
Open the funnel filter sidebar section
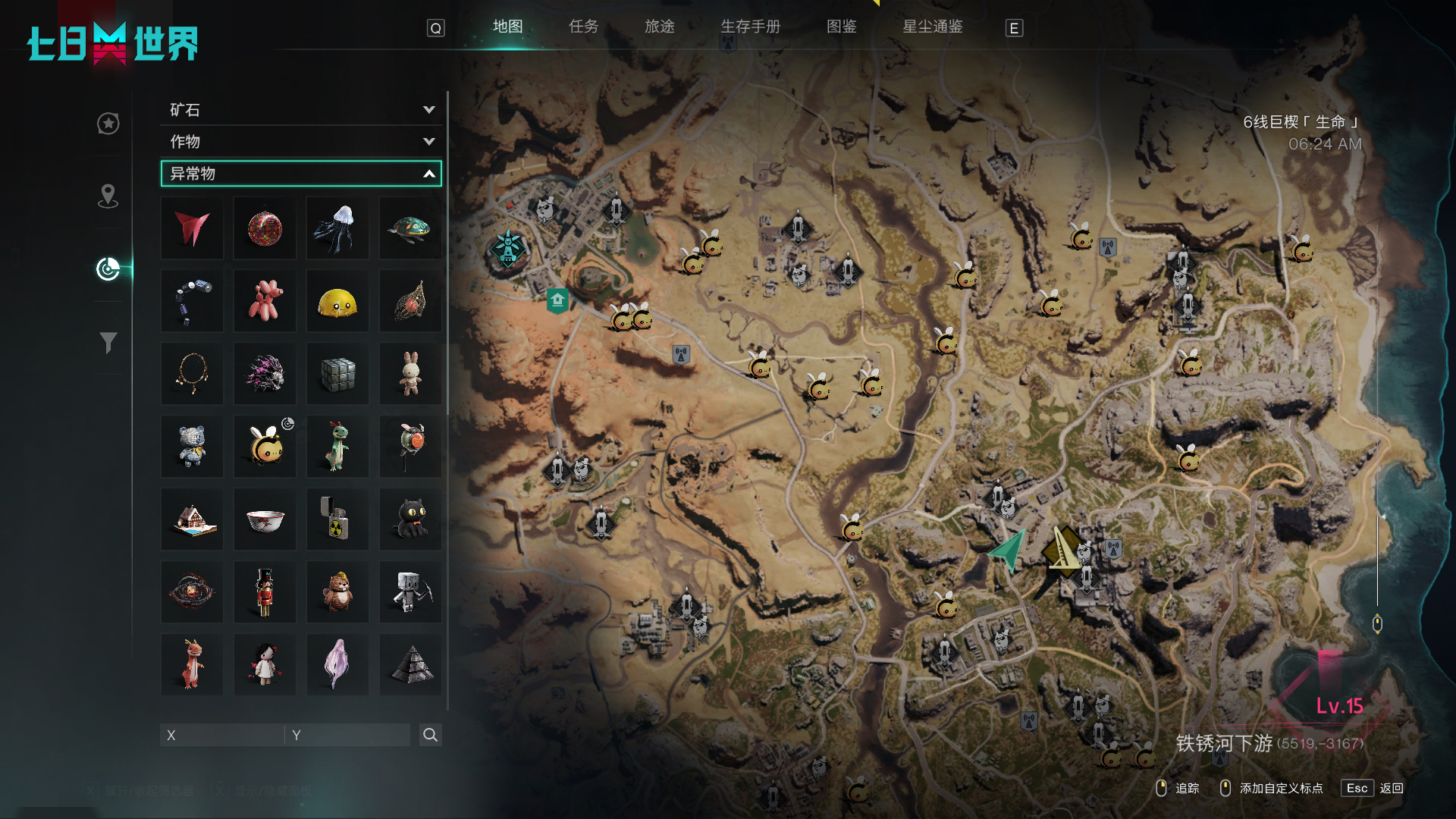click(x=108, y=343)
